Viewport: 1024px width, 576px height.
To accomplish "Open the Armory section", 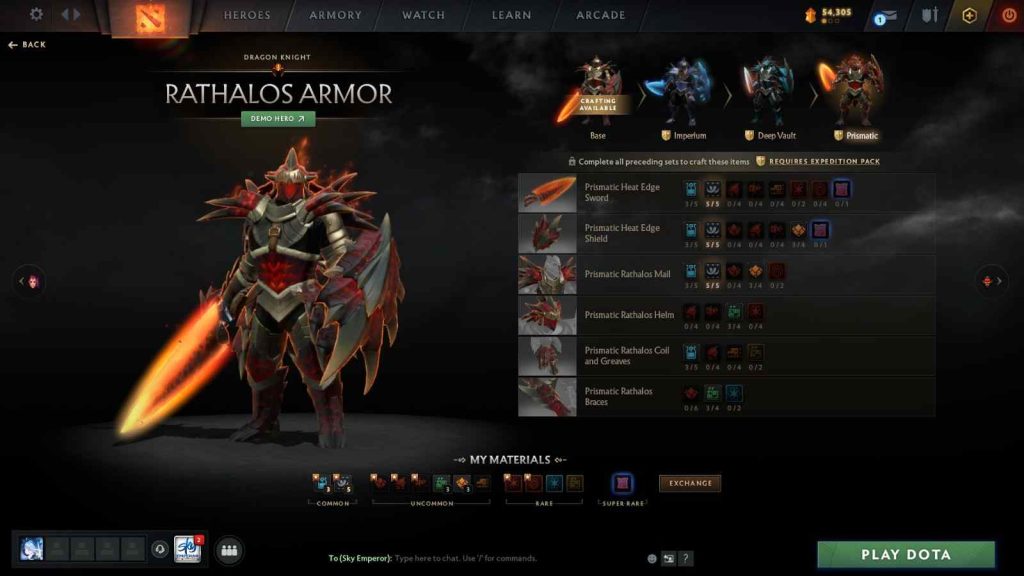I will point(336,15).
